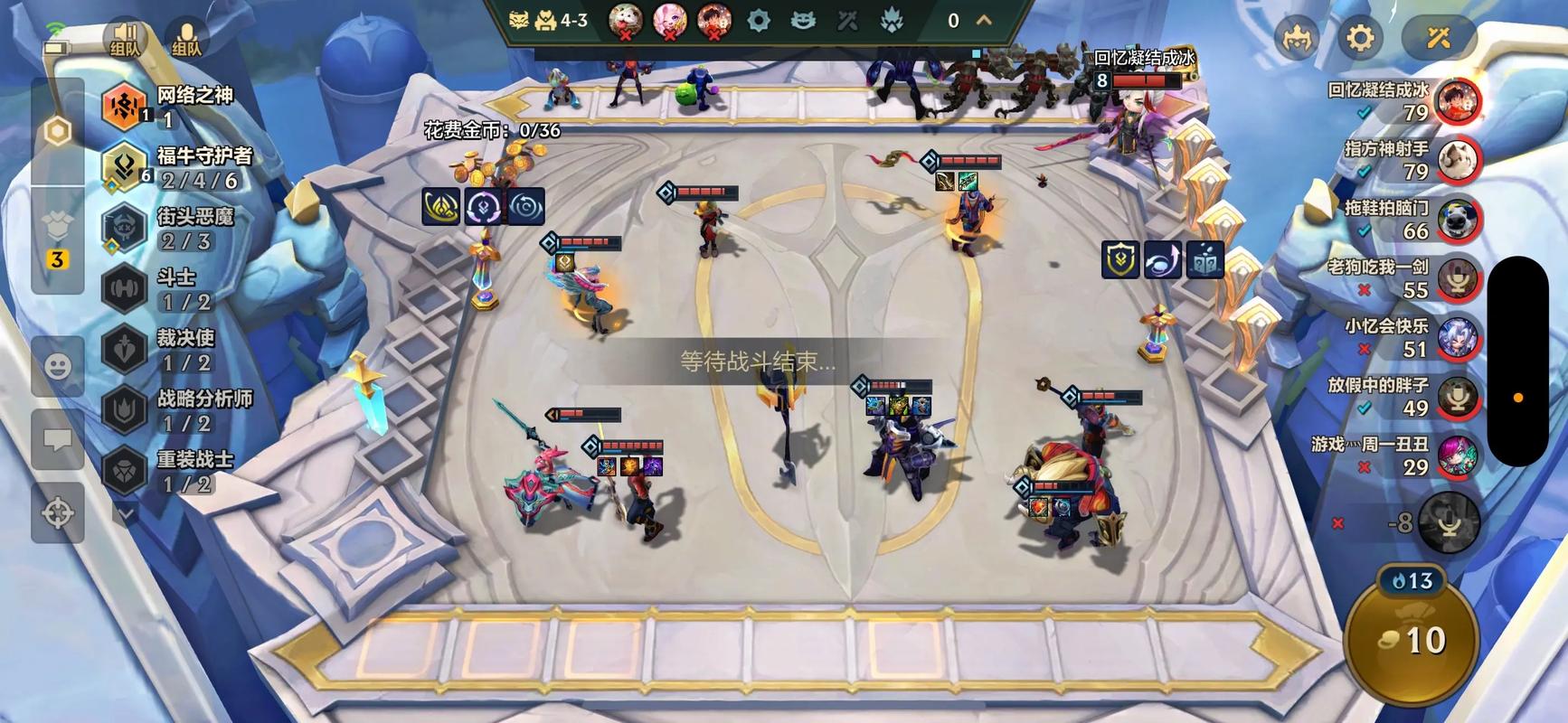Screen dimensions: 1568x723
Task: Expand the top stage tracker arrow
Action: pos(985,20)
